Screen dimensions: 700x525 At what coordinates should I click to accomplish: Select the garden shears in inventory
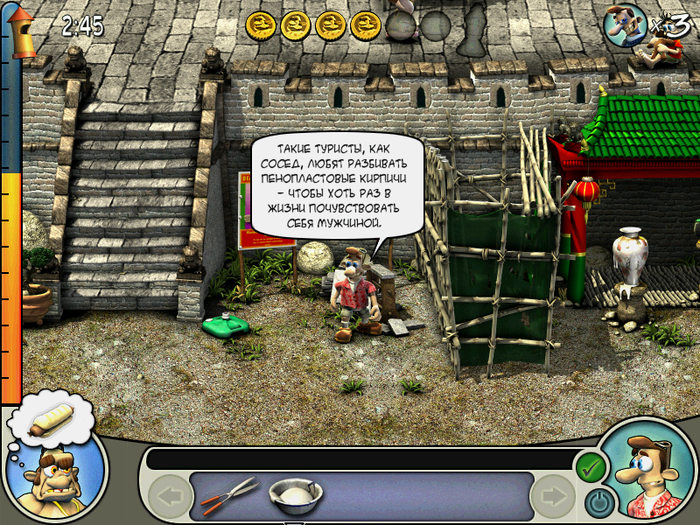229,491
